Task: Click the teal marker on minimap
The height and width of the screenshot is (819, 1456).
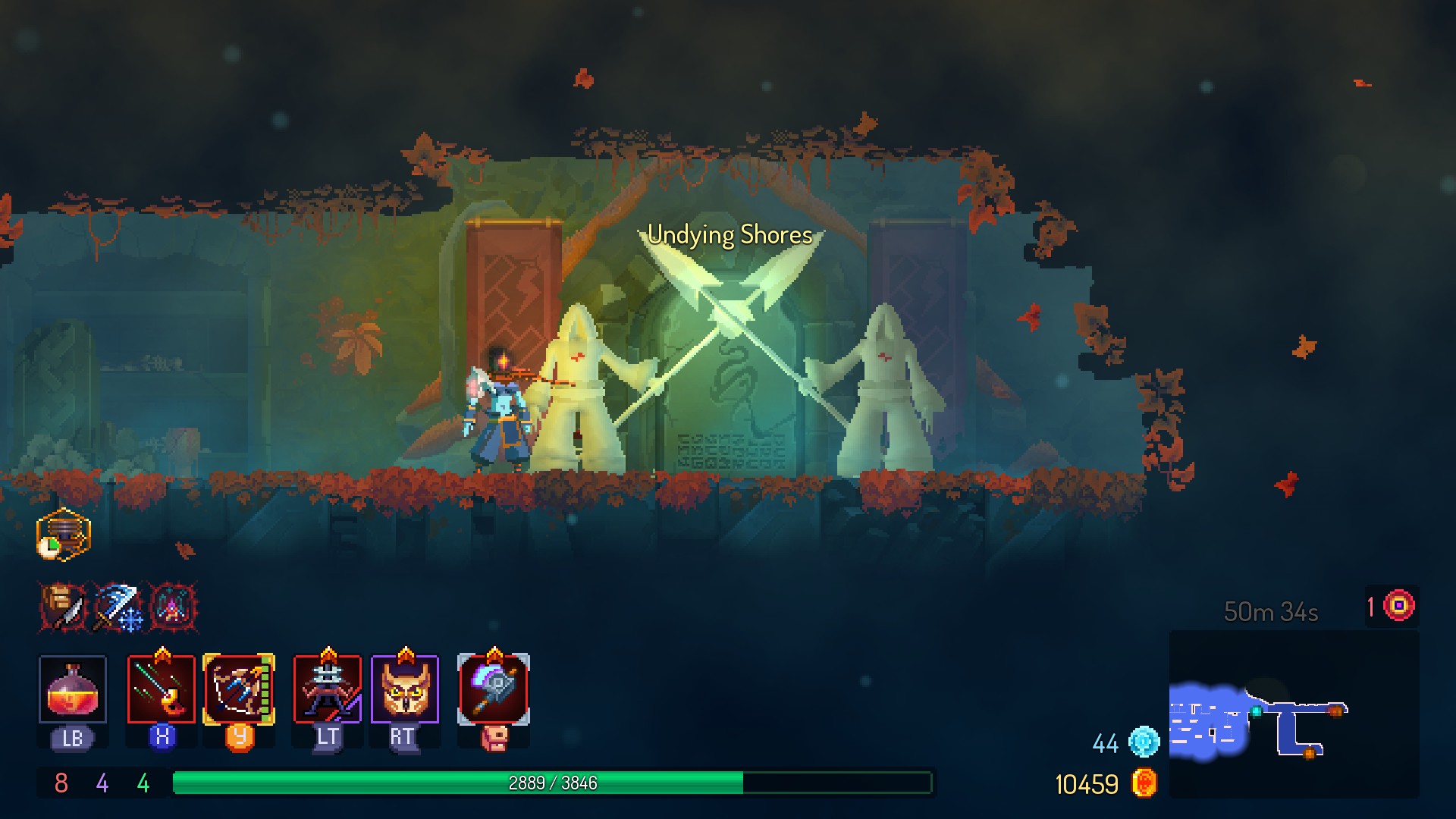Action: (1257, 711)
